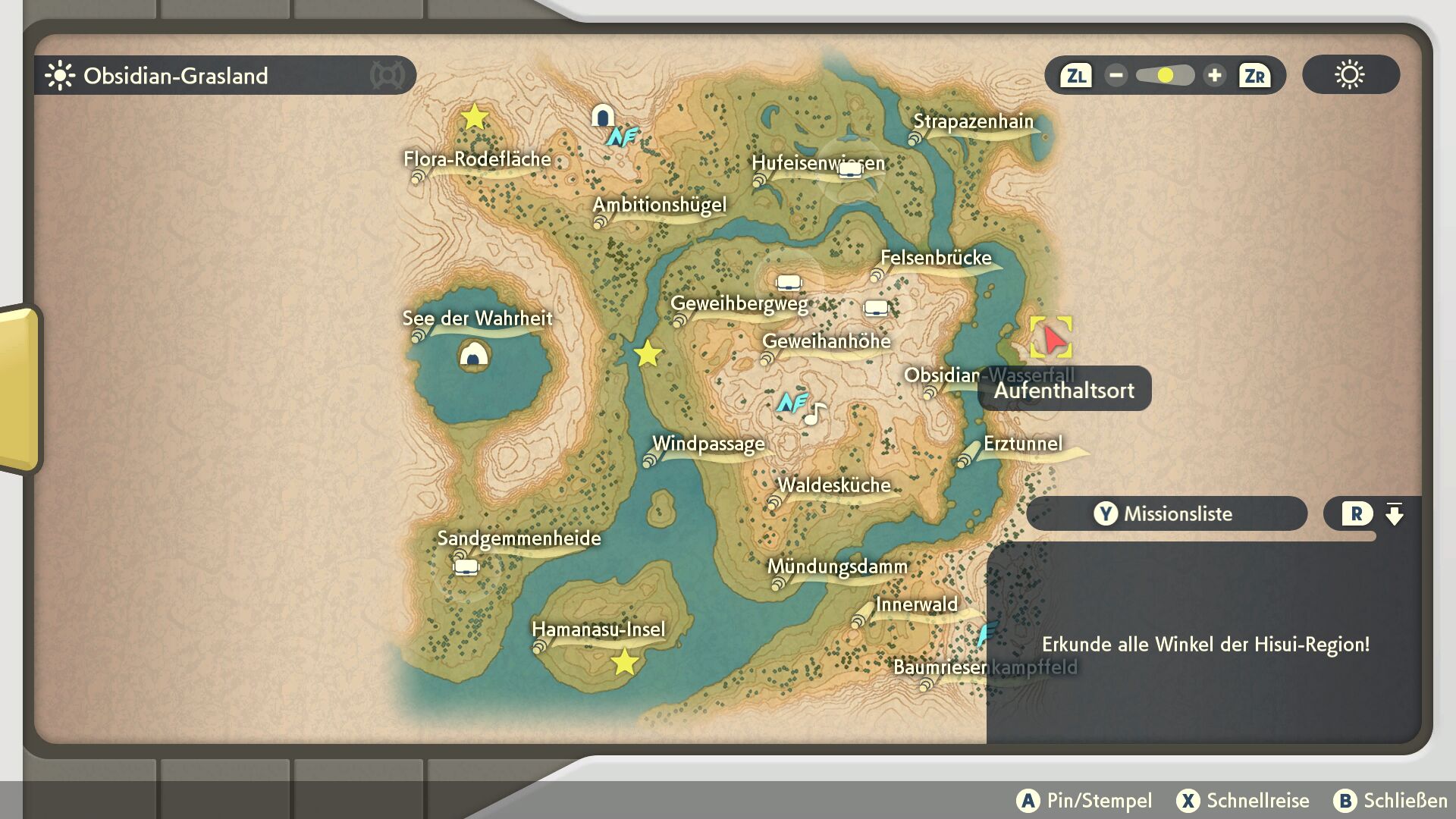Zoom out the map with minus button
This screenshot has height=819, width=1456.
click(x=1116, y=76)
